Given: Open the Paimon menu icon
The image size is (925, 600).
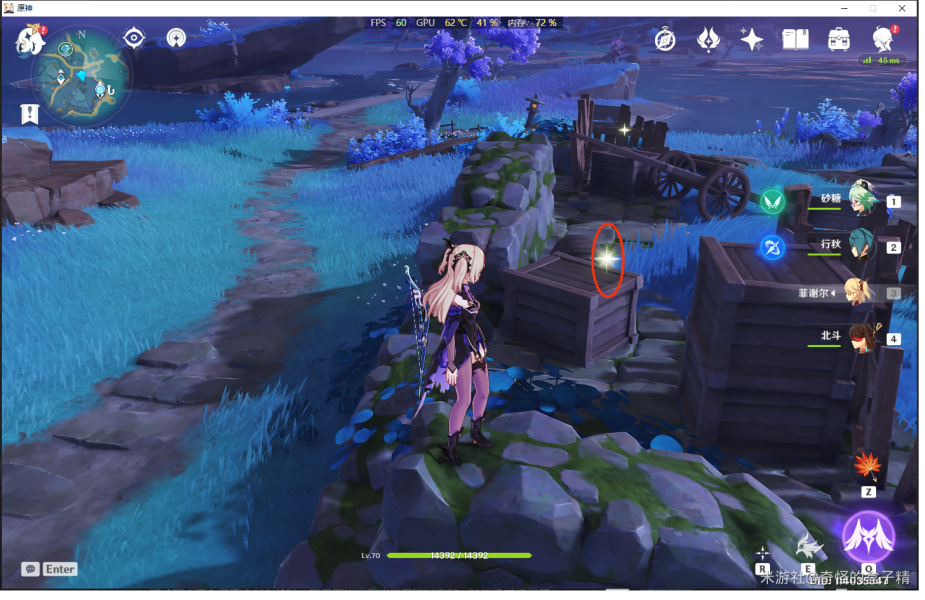Looking at the screenshot, I should 30,42.
